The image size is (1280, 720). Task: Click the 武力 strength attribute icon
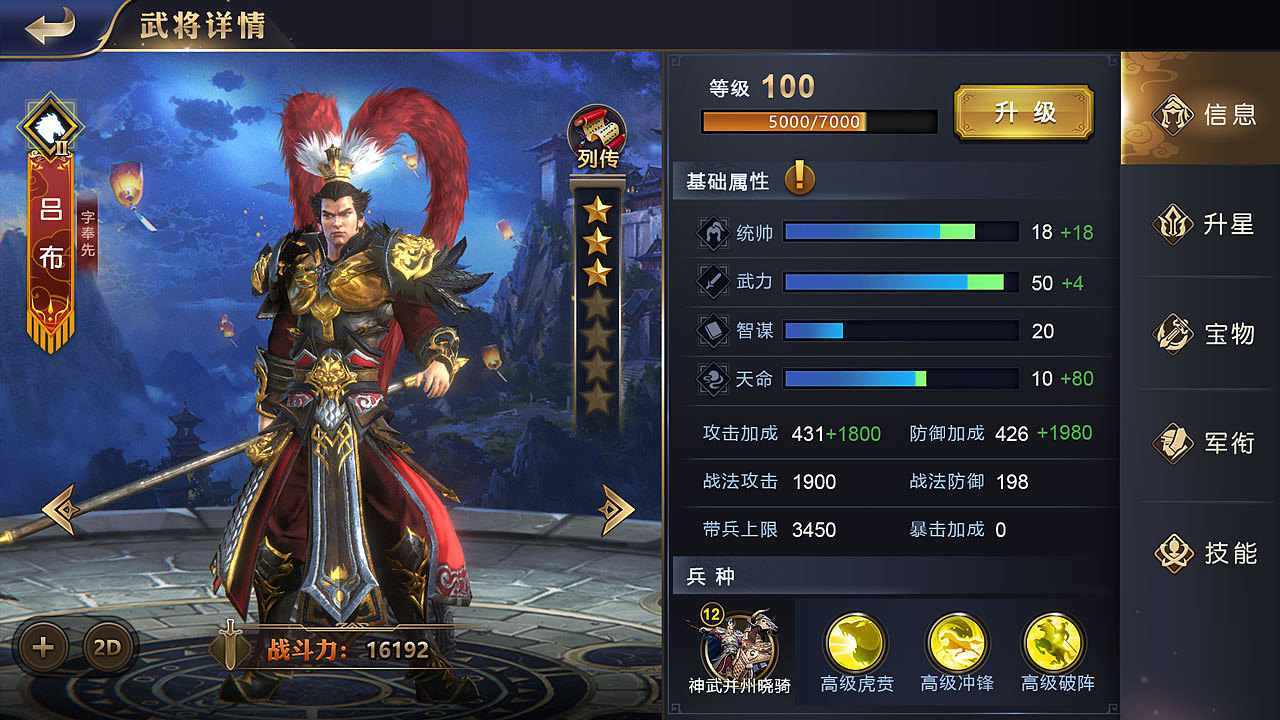(713, 283)
